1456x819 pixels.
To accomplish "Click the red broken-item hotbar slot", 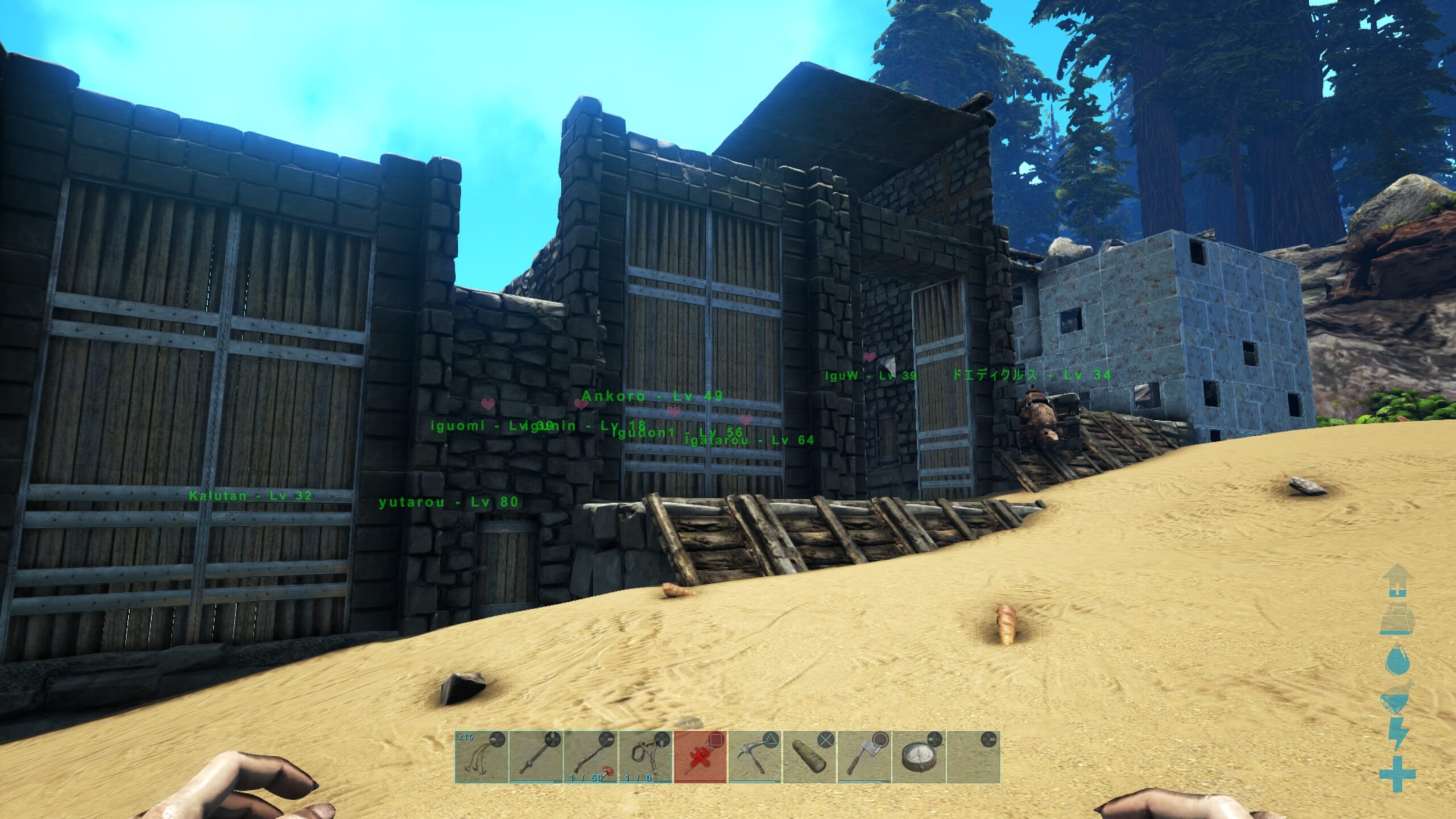I will [x=700, y=757].
